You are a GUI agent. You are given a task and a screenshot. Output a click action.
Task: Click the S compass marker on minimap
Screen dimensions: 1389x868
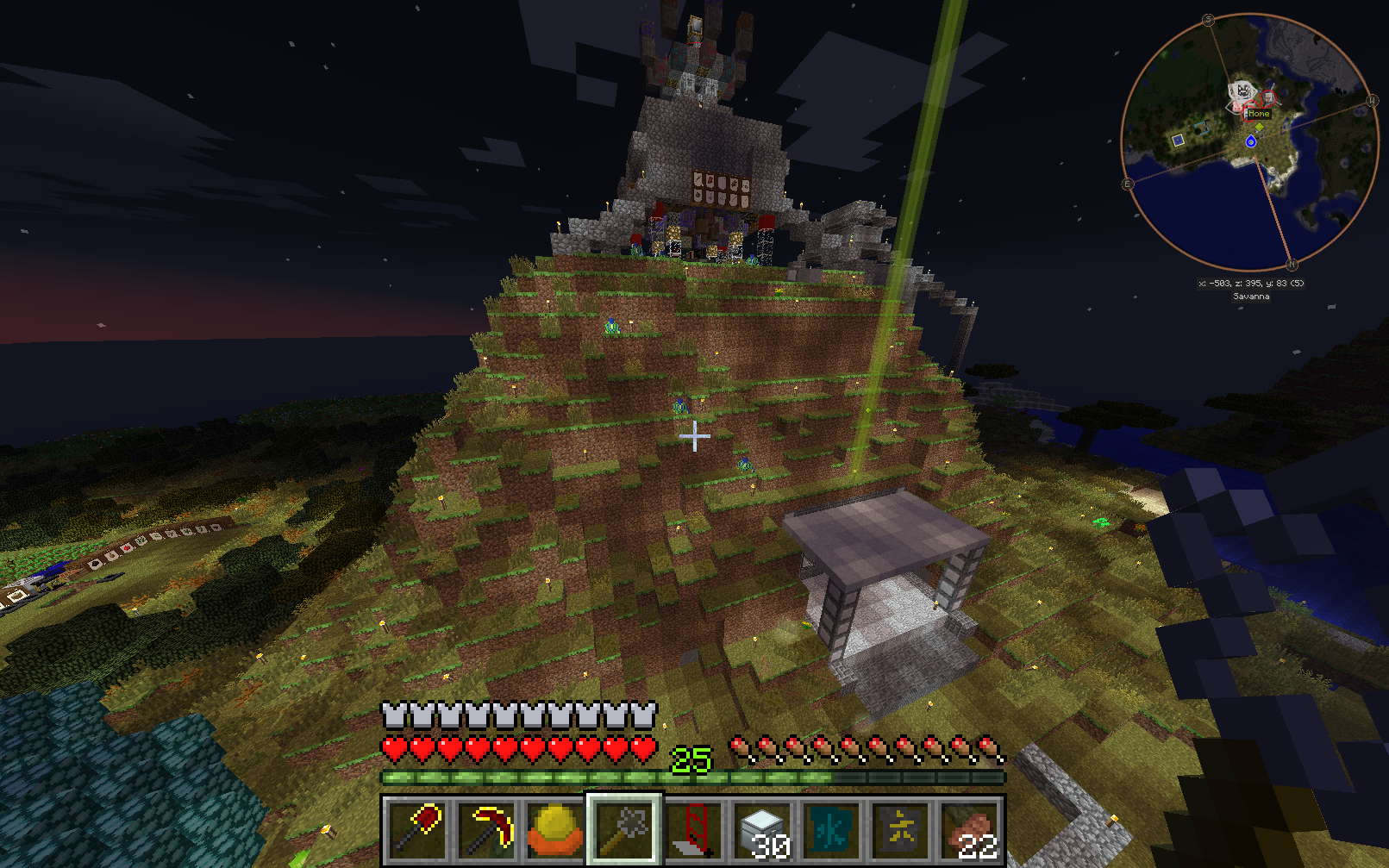click(1208, 20)
